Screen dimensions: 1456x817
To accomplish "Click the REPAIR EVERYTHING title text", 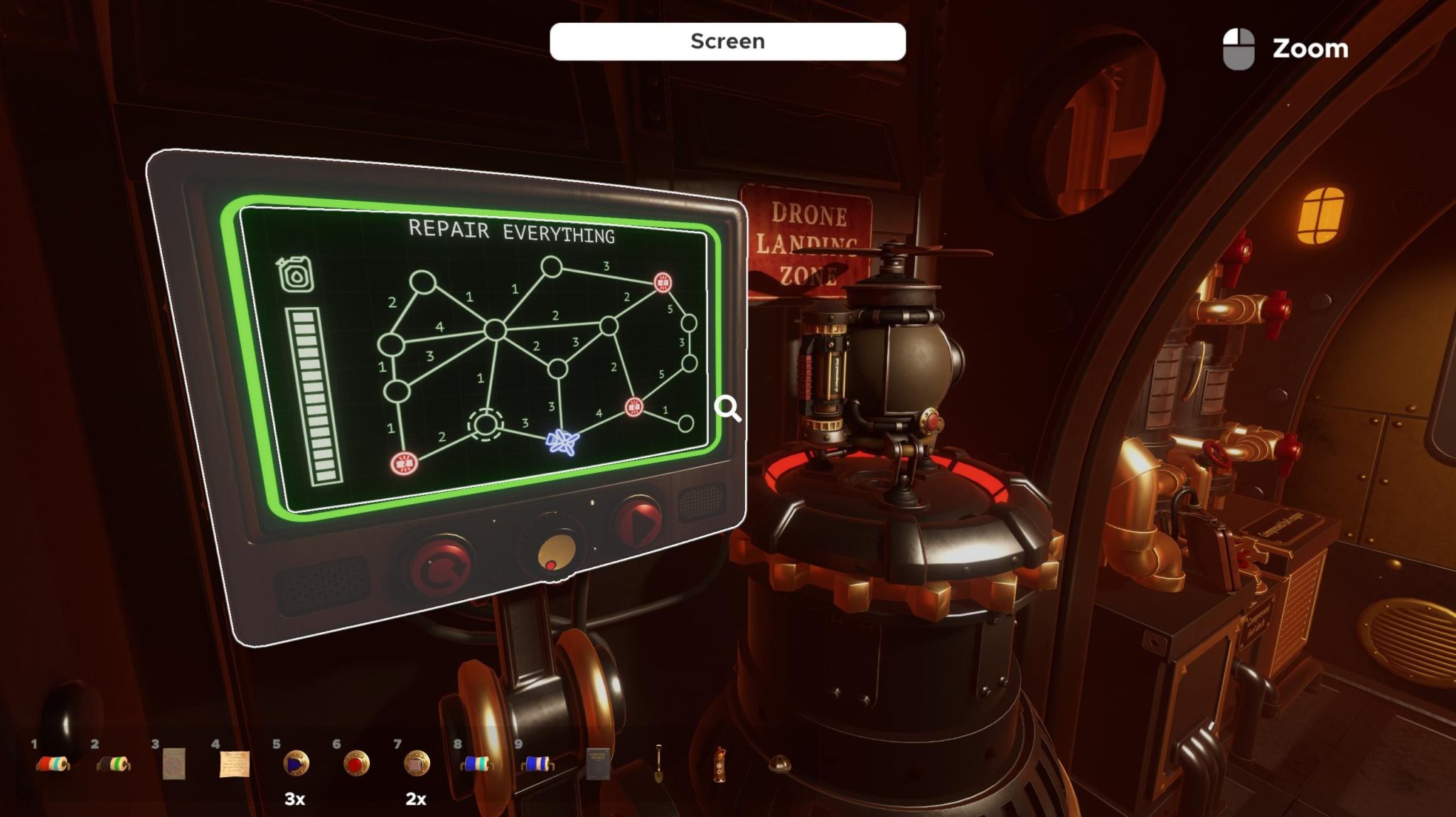I will pyautogui.click(x=513, y=230).
